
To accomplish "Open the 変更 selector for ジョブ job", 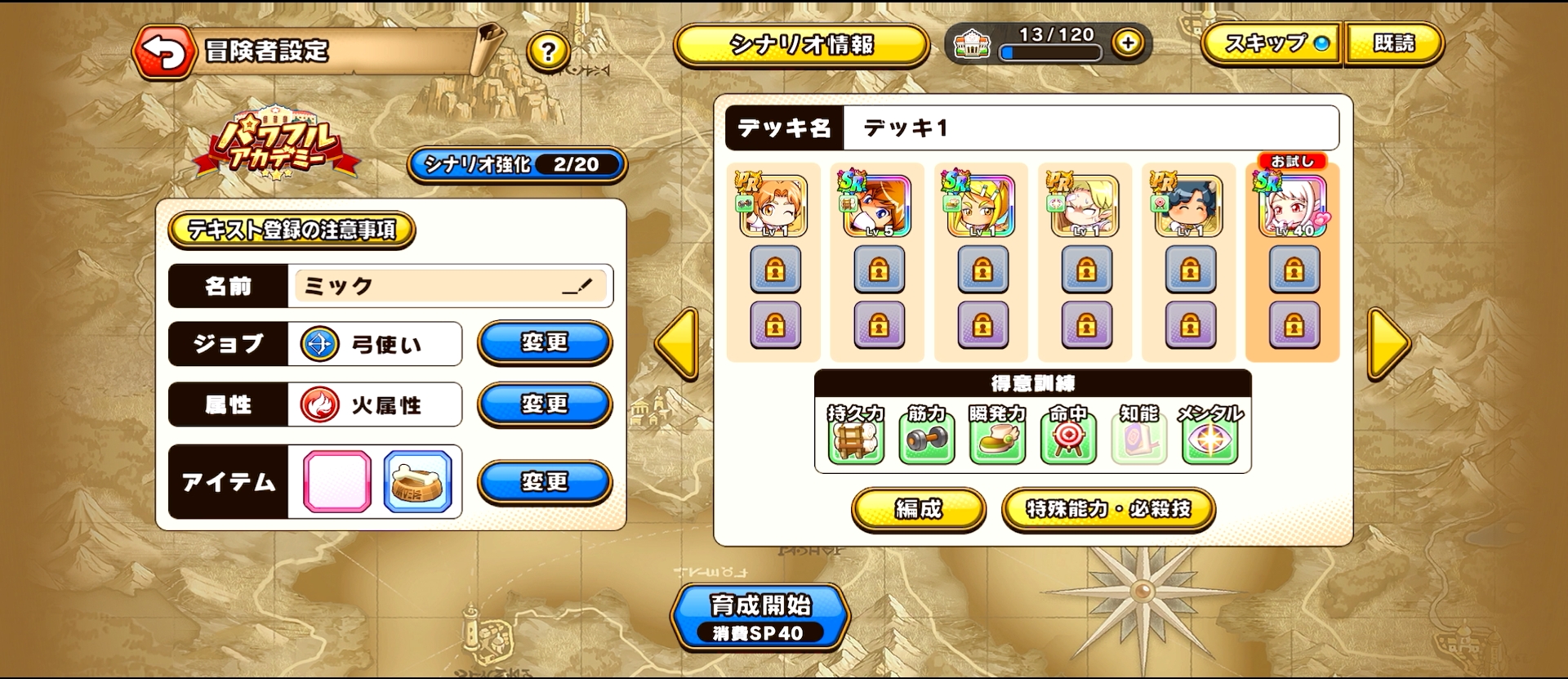I will pos(544,343).
